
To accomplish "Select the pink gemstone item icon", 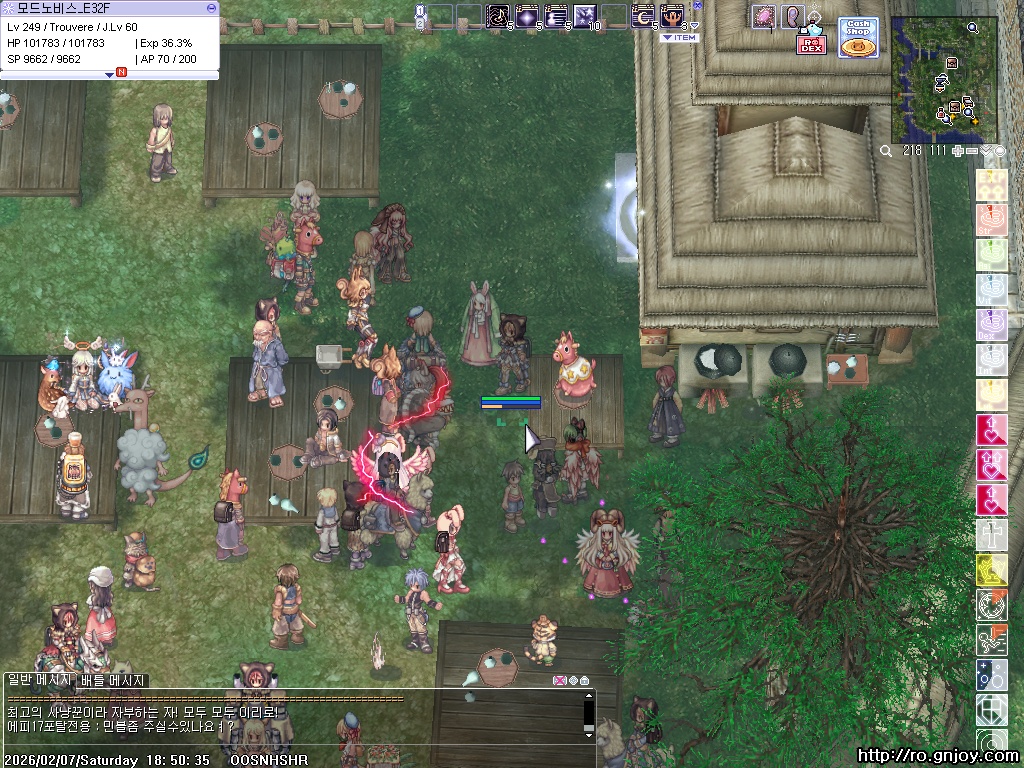I will (764, 16).
